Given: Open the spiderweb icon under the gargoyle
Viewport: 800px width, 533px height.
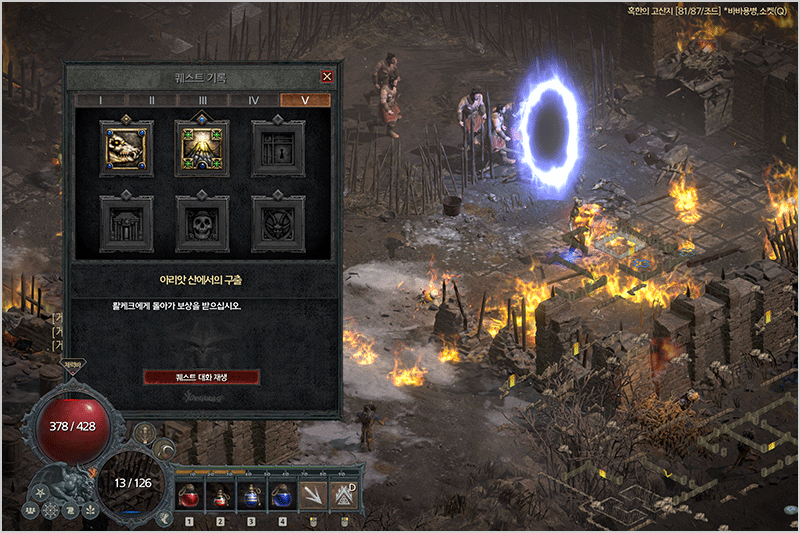Looking at the screenshot, I should pyautogui.click(x=52, y=510).
